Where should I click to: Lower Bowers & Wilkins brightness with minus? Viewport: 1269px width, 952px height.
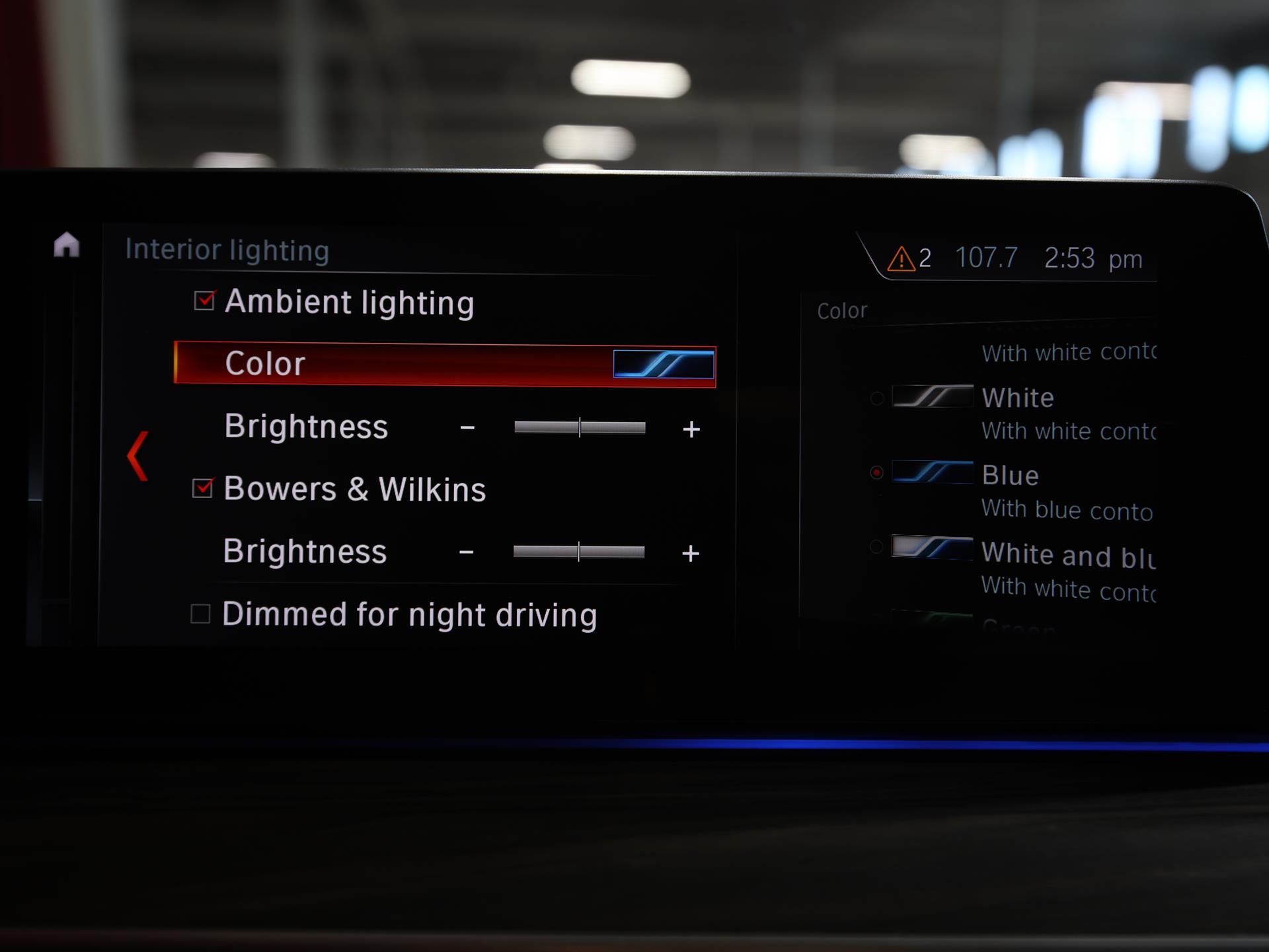click(x=466, y=552)
